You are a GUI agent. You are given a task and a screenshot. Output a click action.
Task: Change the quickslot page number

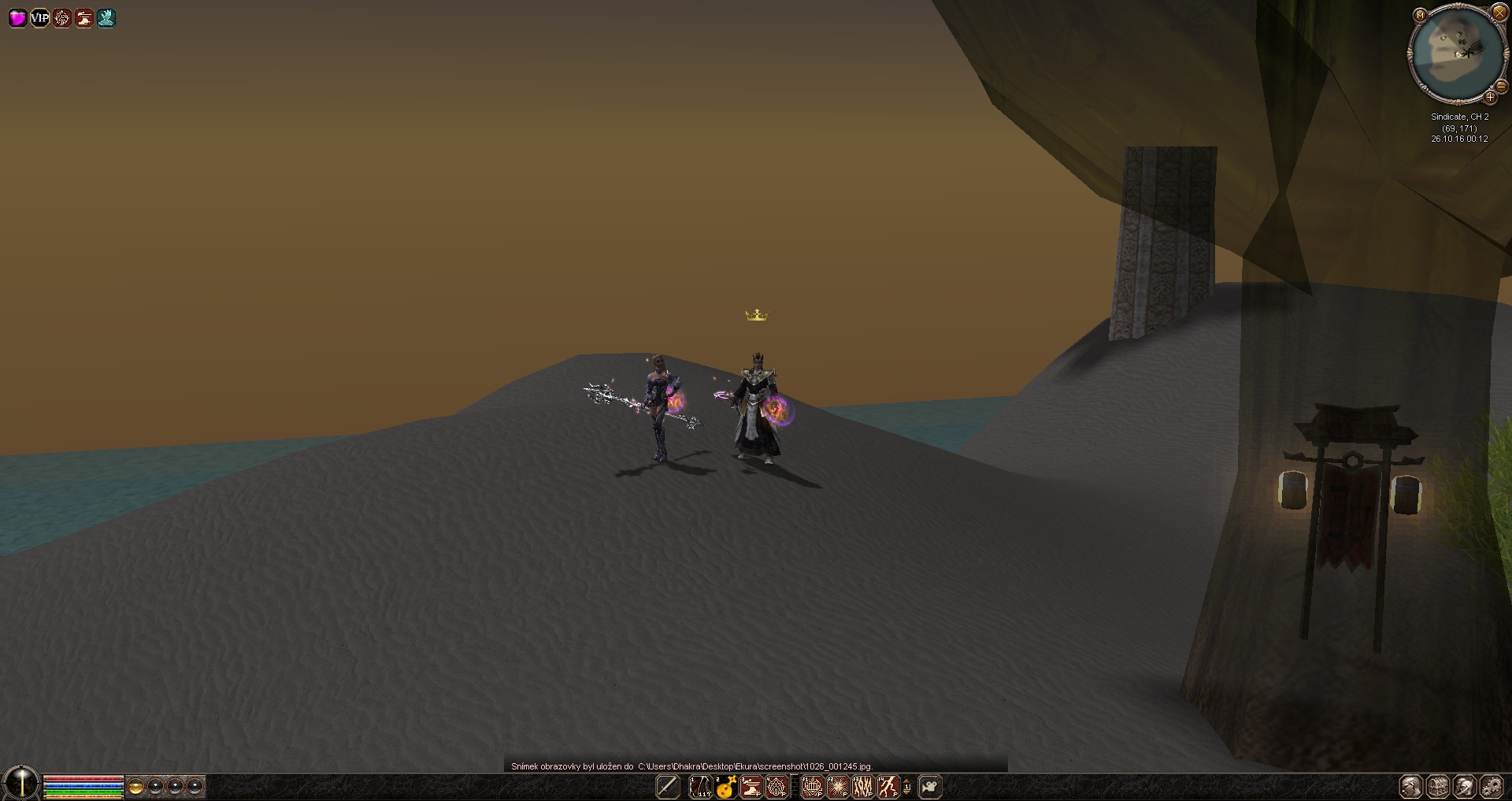906,786
